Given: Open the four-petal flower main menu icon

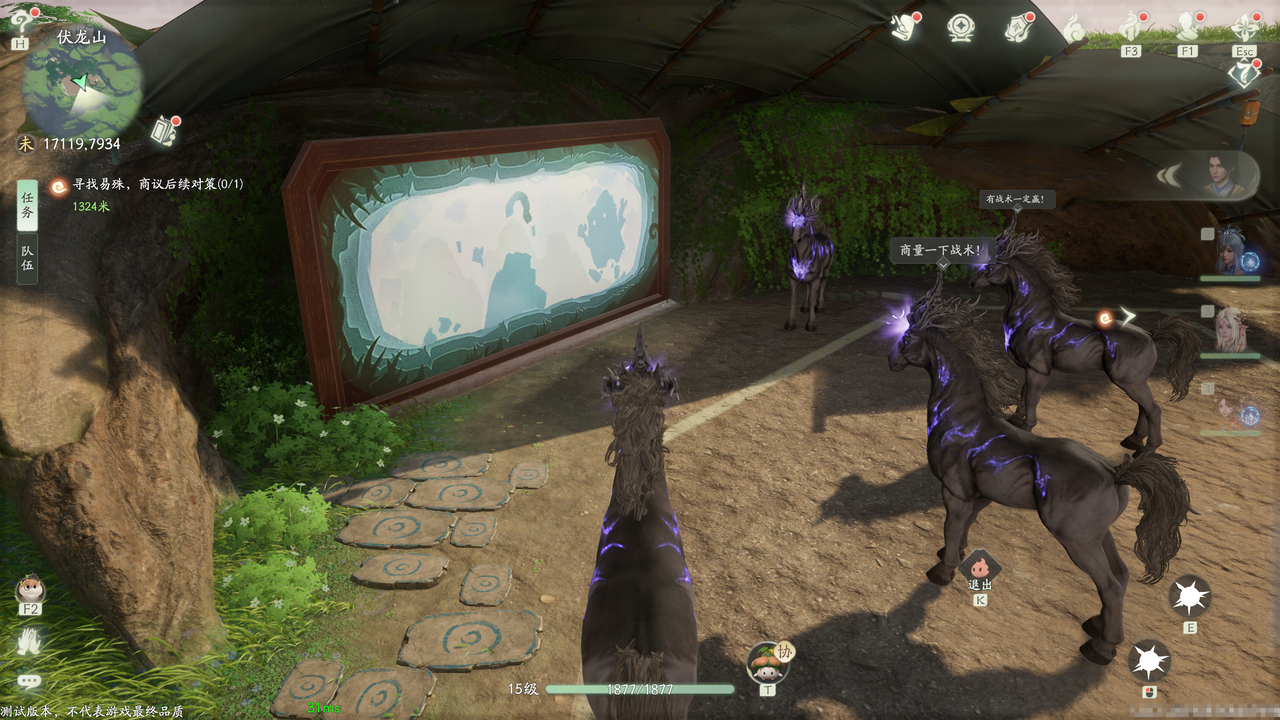Looking at the screenshot, I should click(1244, 27).
